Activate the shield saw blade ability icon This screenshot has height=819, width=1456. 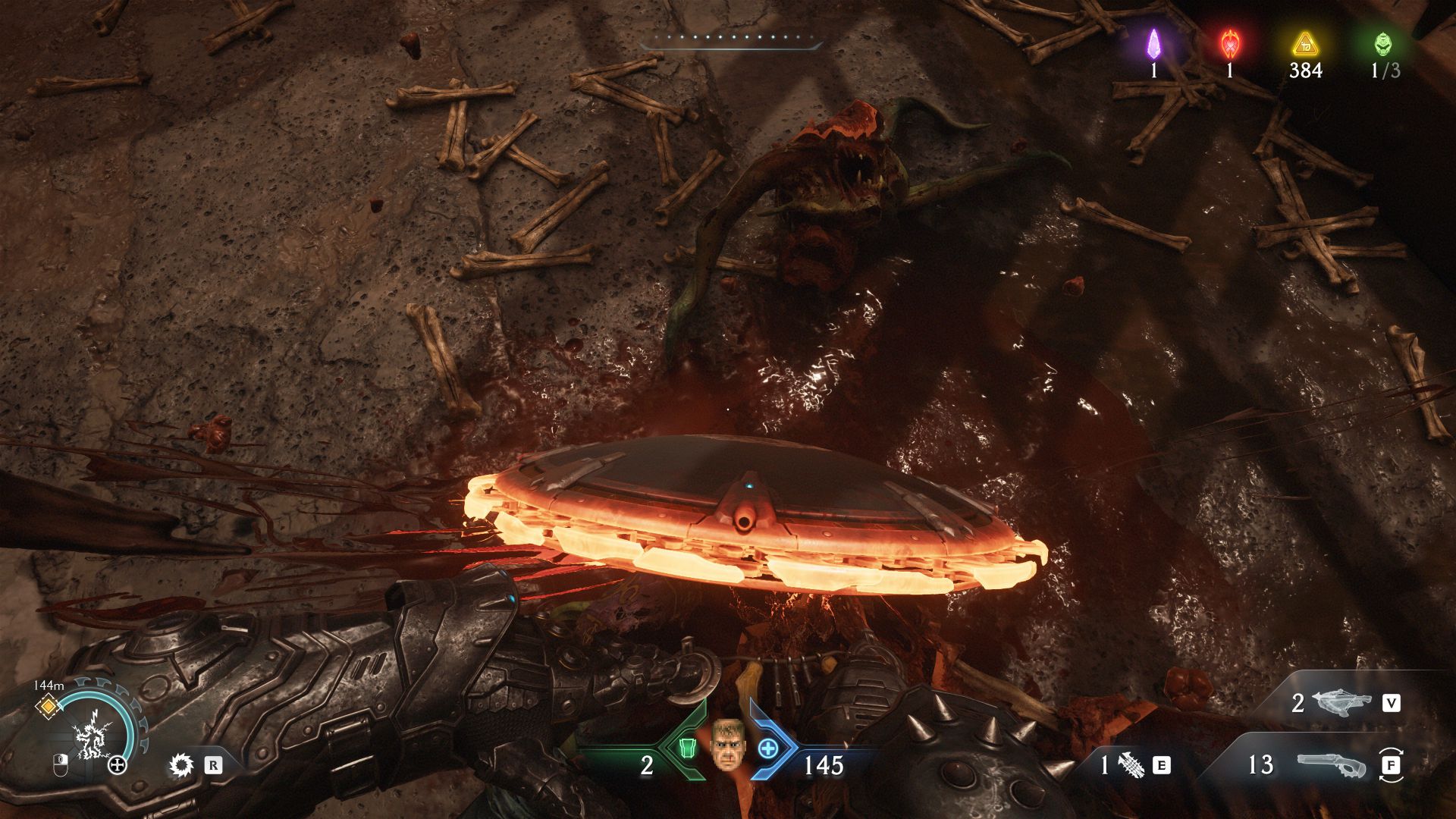click(x=181, y=765)
